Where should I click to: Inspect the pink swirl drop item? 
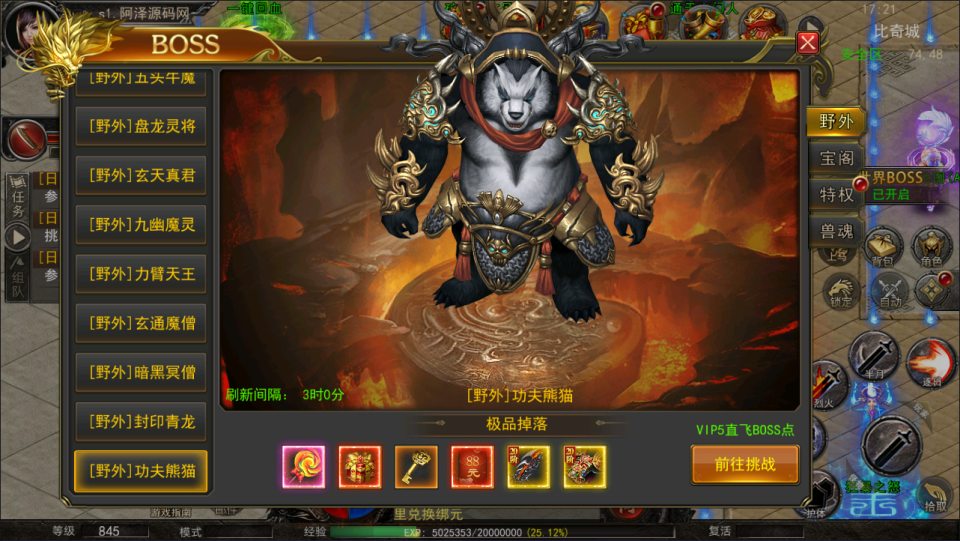[303, 466]
